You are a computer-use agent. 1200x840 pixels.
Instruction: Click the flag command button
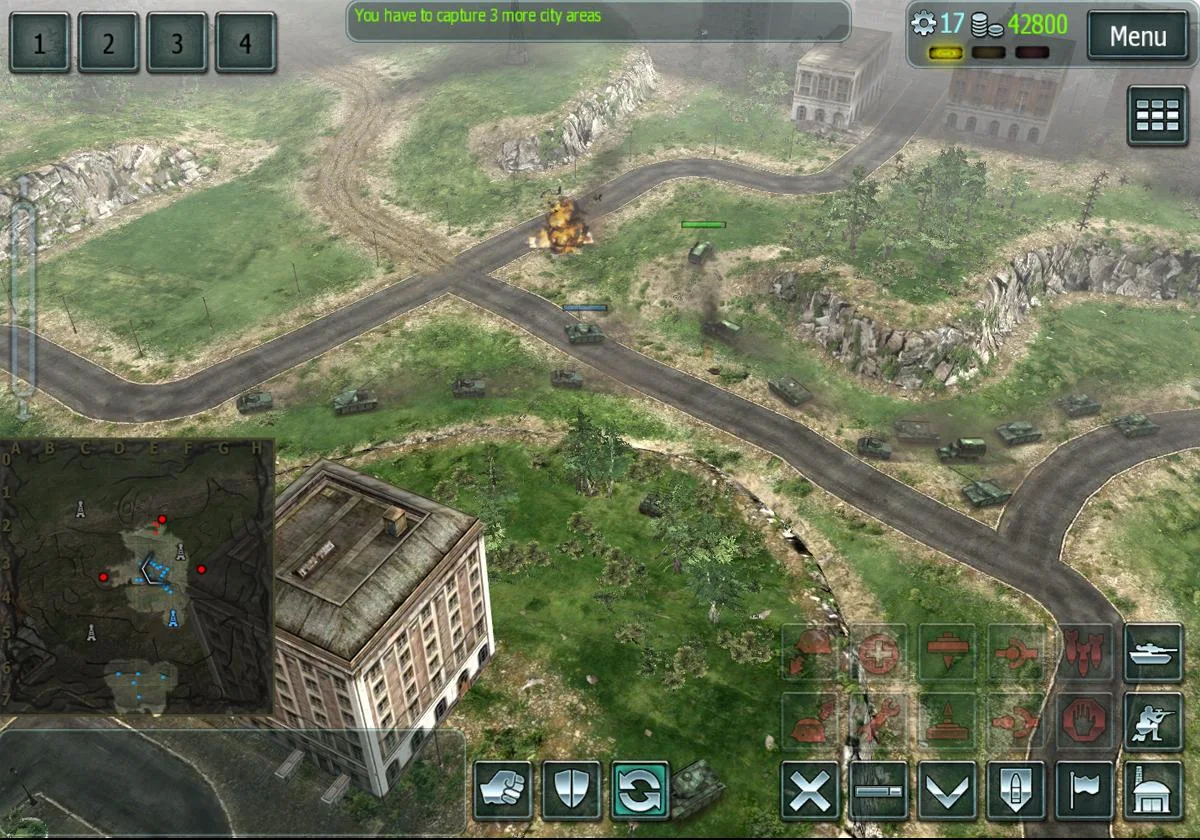pos(1085,791)
